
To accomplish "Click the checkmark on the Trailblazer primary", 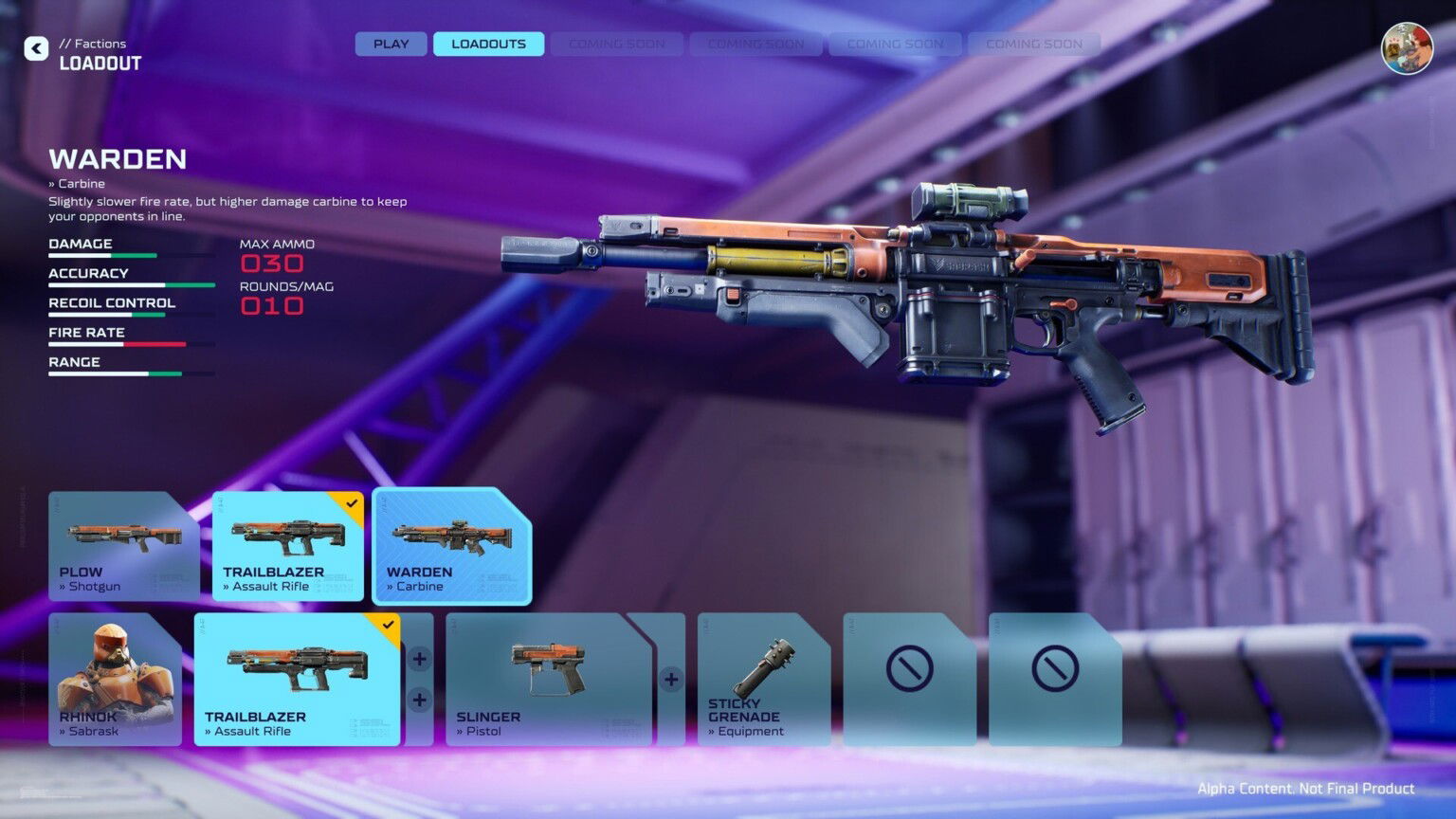I will point(352,502).
